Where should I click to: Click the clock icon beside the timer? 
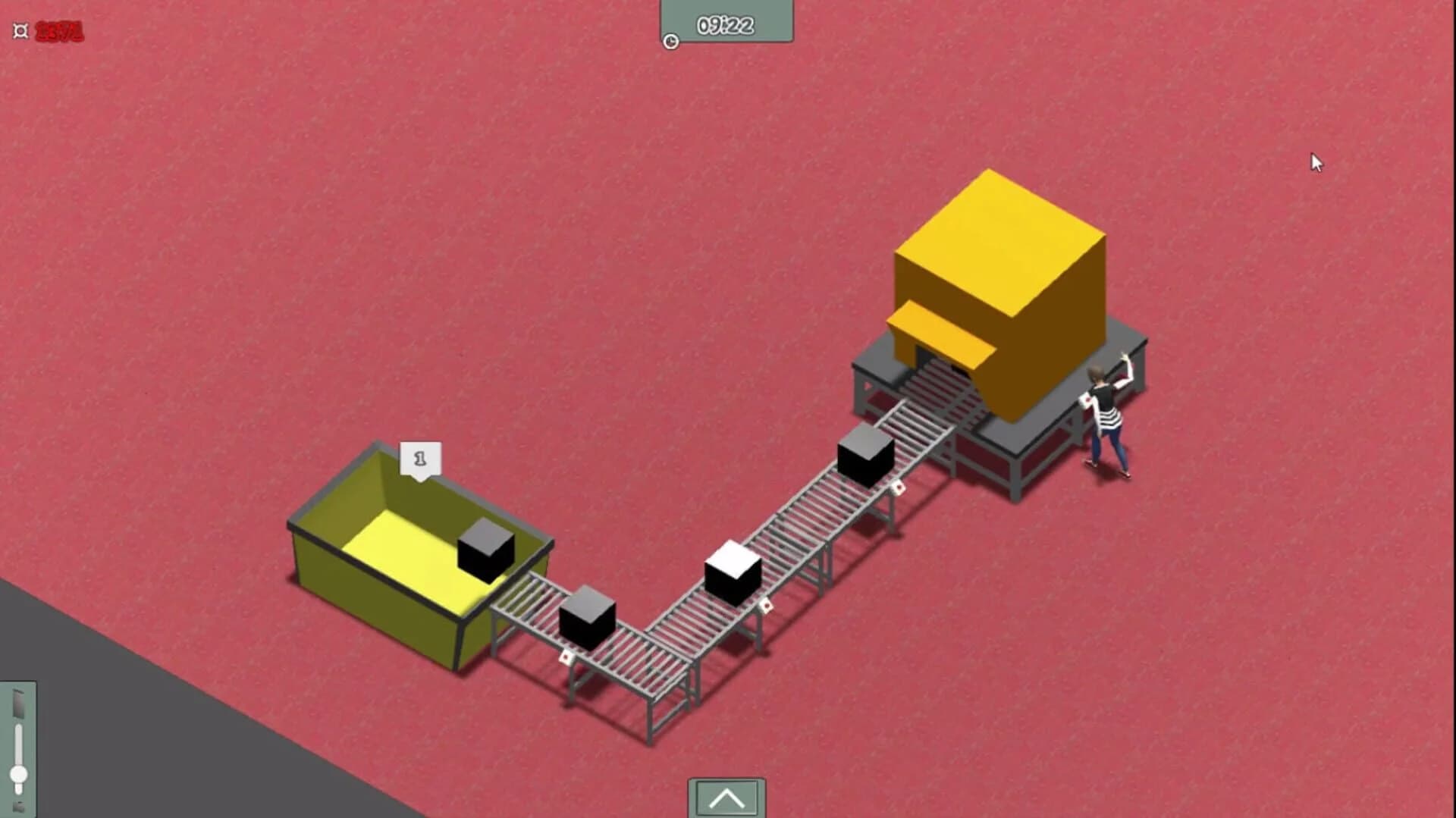670,42
